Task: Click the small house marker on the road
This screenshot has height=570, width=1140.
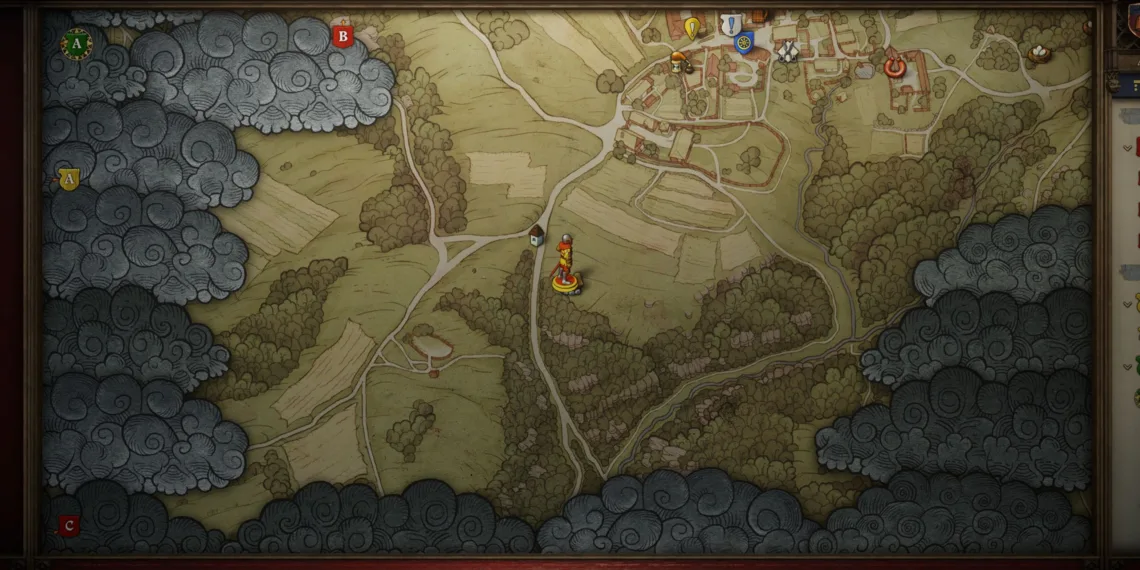Action: (x=537, y=235)
